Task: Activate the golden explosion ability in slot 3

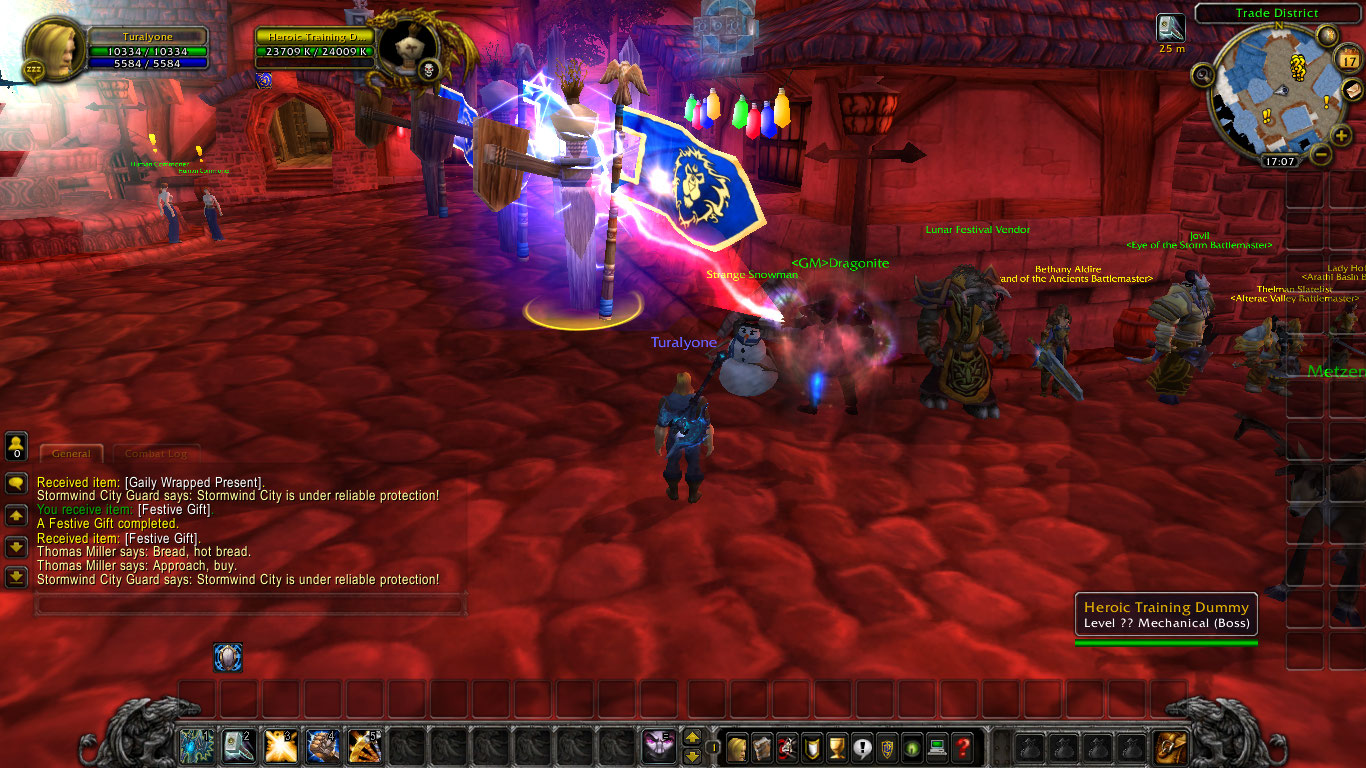Action: (281, 745)
